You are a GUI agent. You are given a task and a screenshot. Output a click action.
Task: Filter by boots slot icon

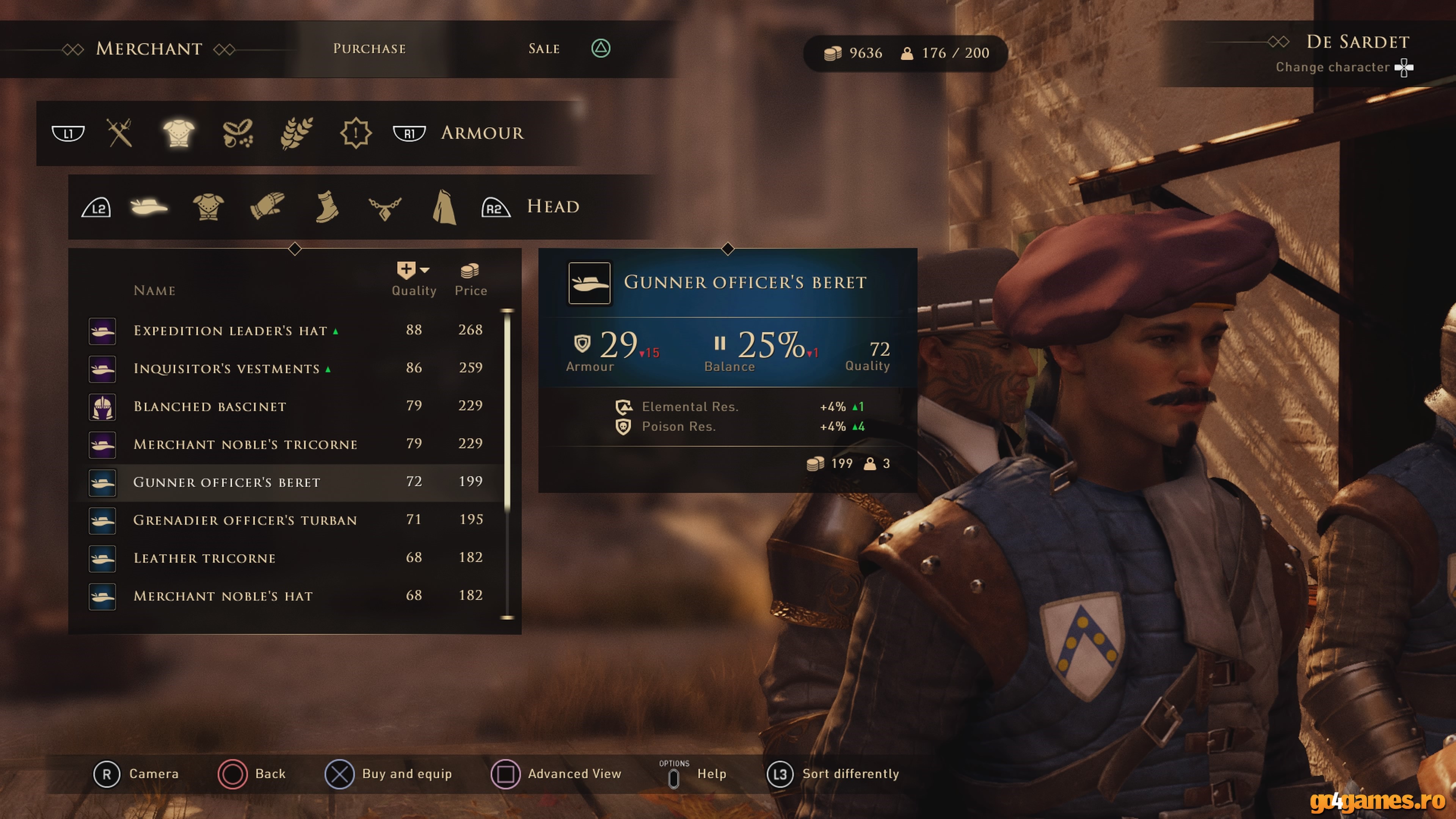tap(327, 207)
